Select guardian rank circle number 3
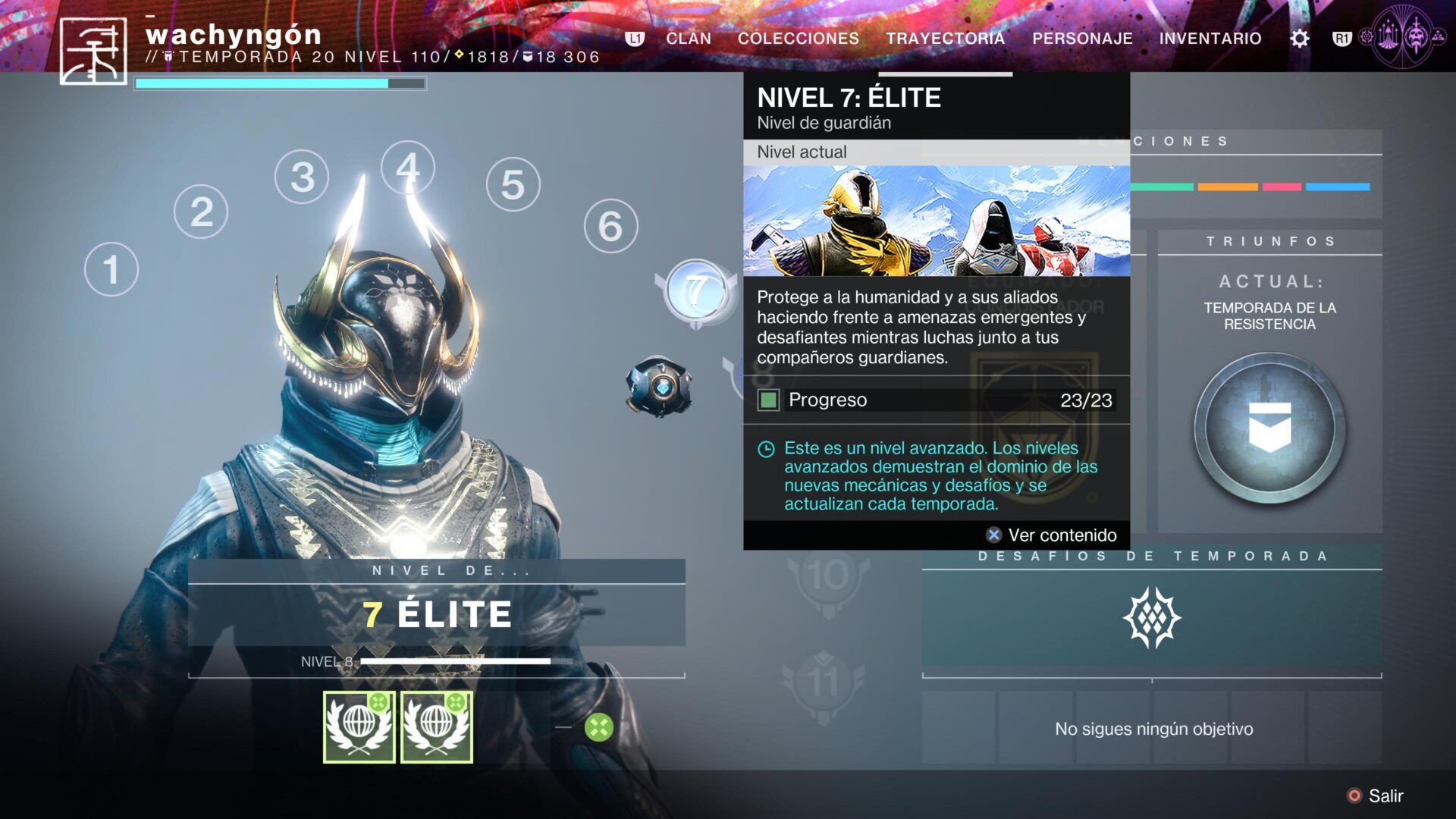The height and width of the screenshot is (819, 1456). click(302, 178)
